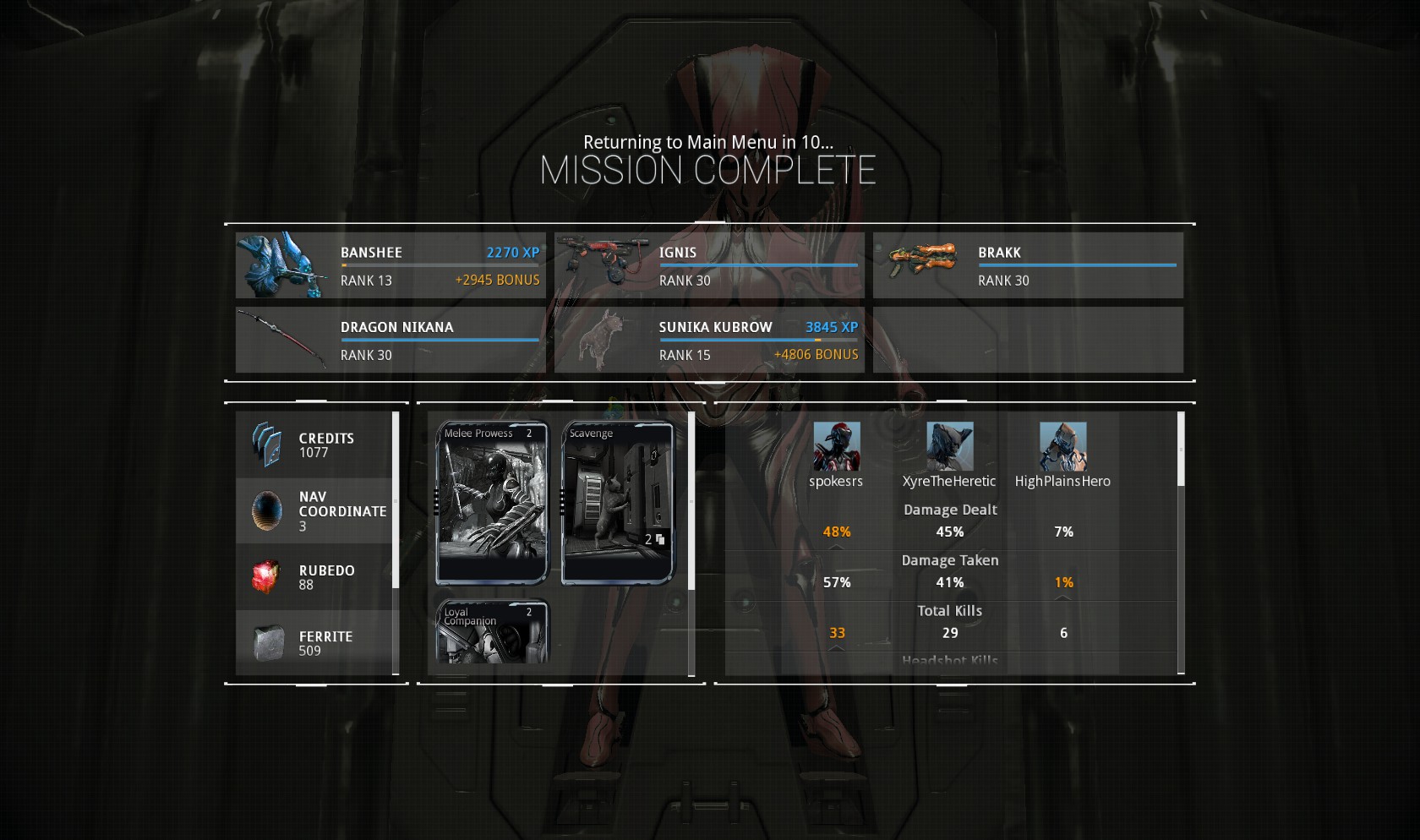Select HighPlainsHero player avatar
Image resolution: width=1420 pixels, height=840 pixels.
point(1062,446)
